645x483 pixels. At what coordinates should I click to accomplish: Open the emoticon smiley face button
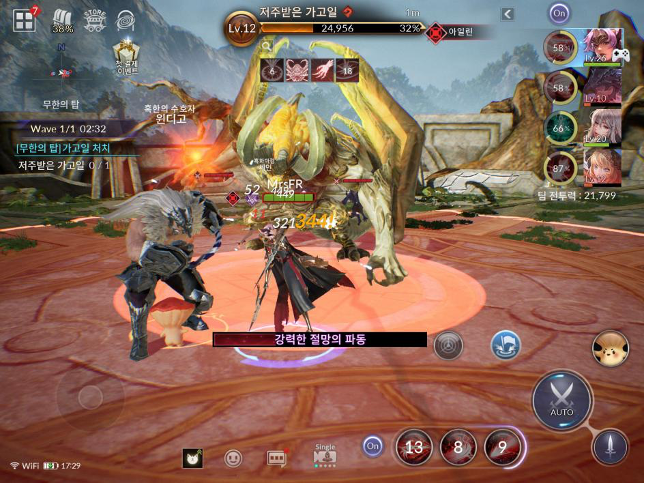pos(233,458)
